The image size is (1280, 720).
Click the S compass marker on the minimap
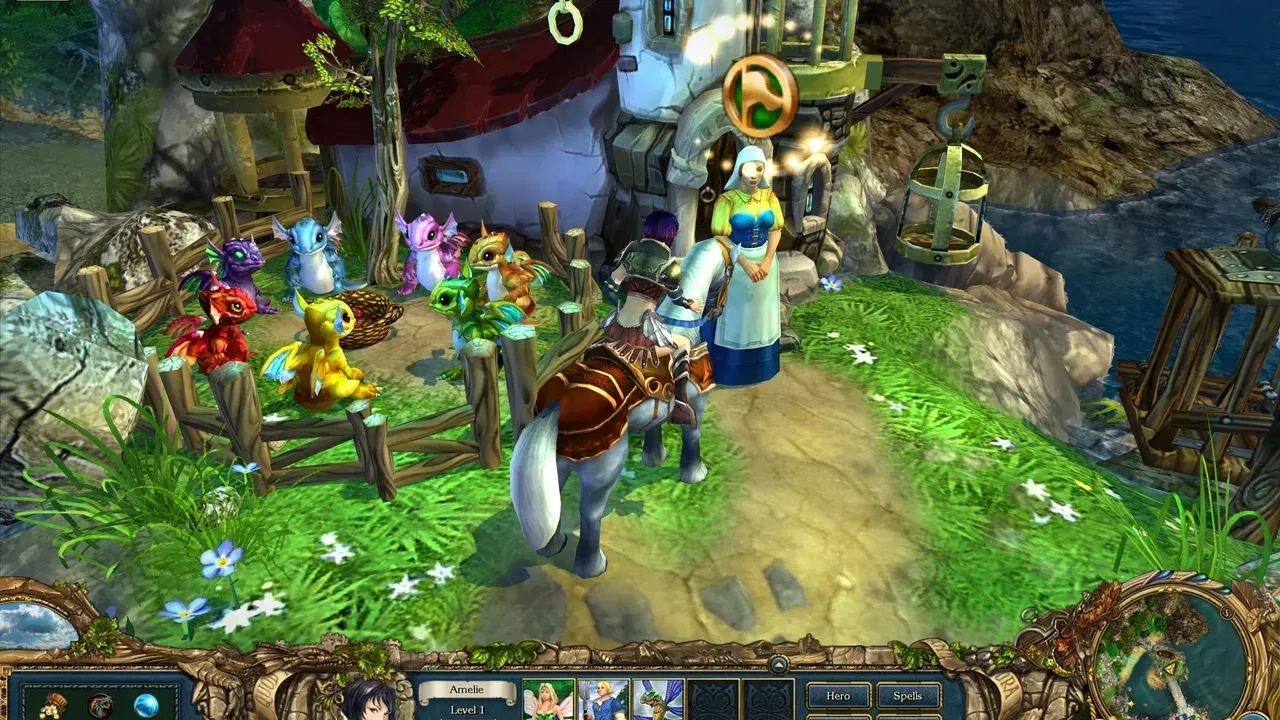point(1226,611)
